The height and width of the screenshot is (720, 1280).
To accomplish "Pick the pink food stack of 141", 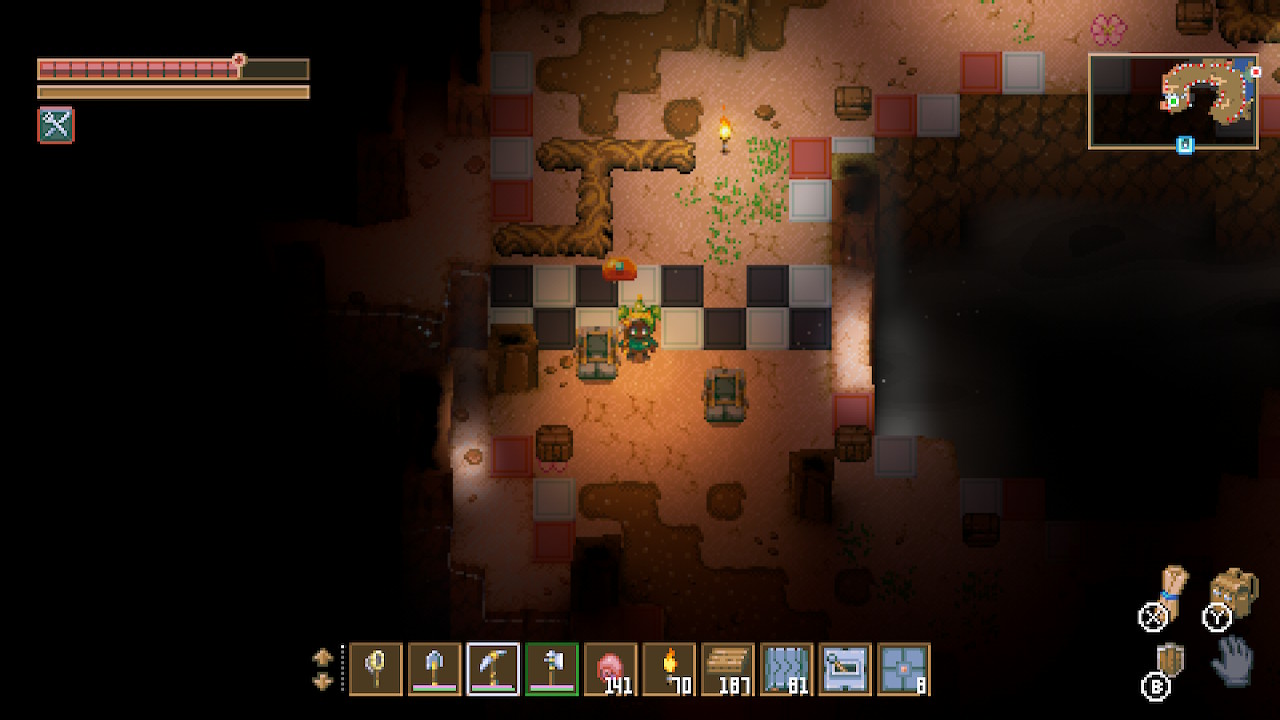I will (x=611, y=669).
